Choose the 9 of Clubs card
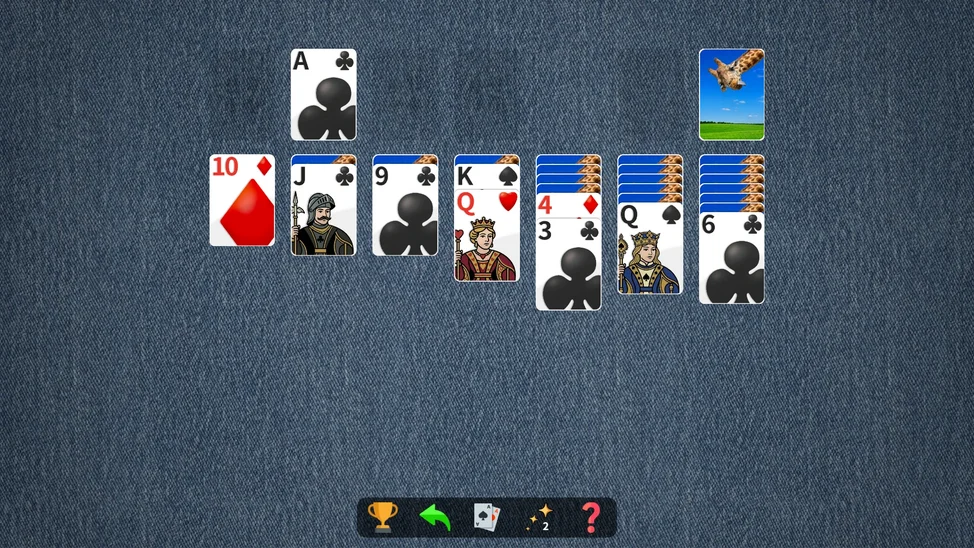The height and width of the screenshot is (548, 974). pos(405,210)
